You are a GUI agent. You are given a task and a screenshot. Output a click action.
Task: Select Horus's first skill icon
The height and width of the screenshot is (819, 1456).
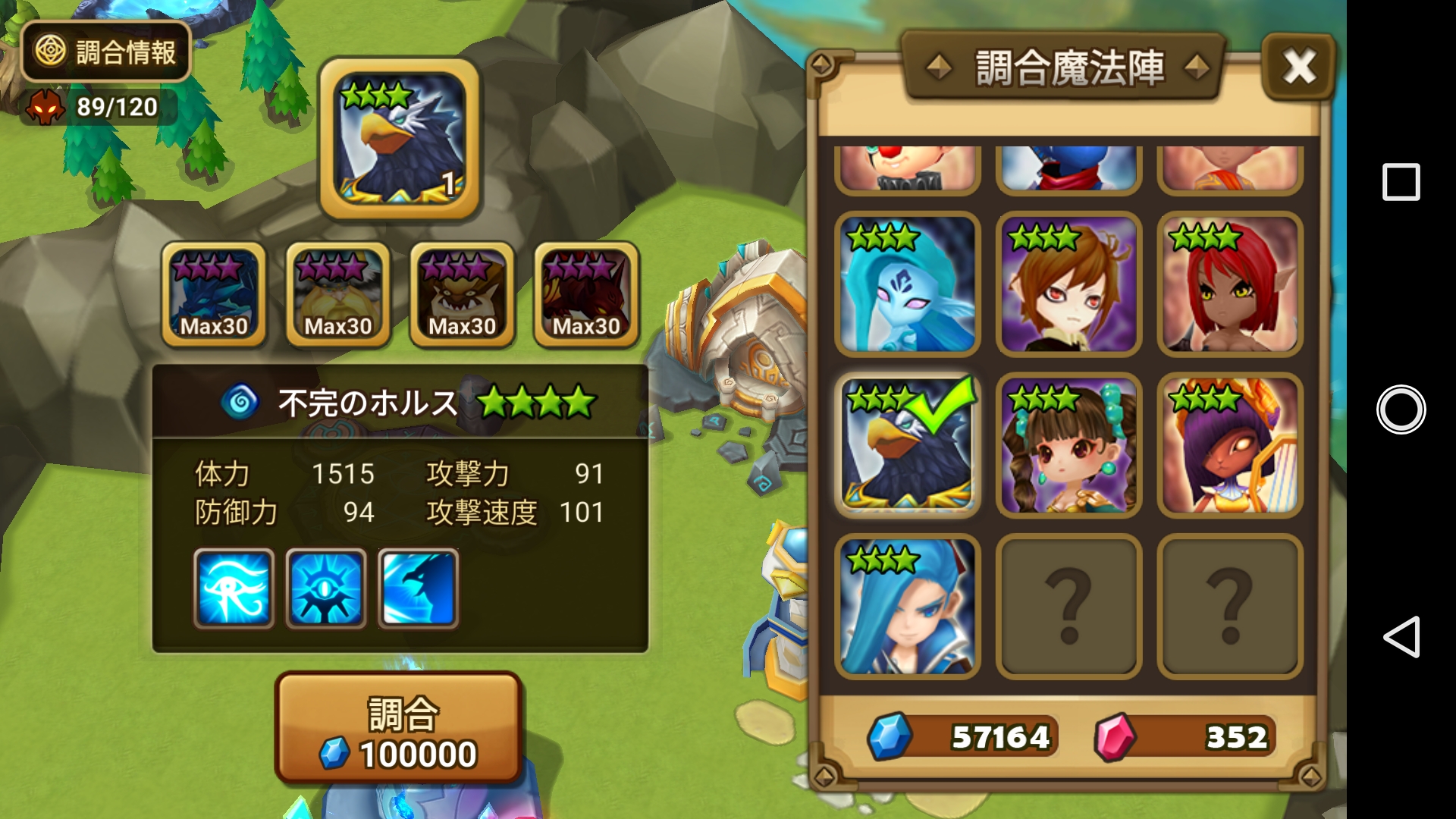pos(234,590)
